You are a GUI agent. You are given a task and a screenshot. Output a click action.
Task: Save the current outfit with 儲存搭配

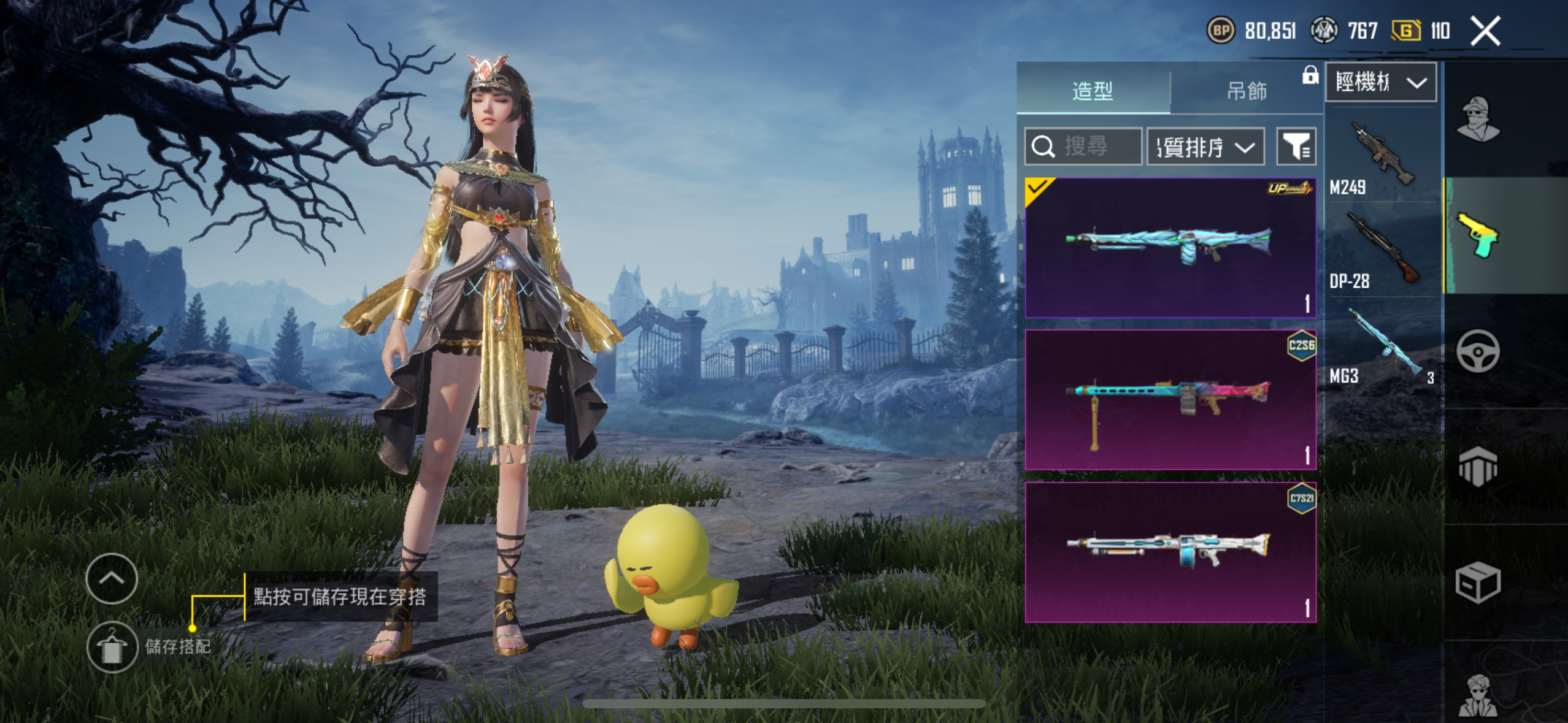tap(112, 647)
